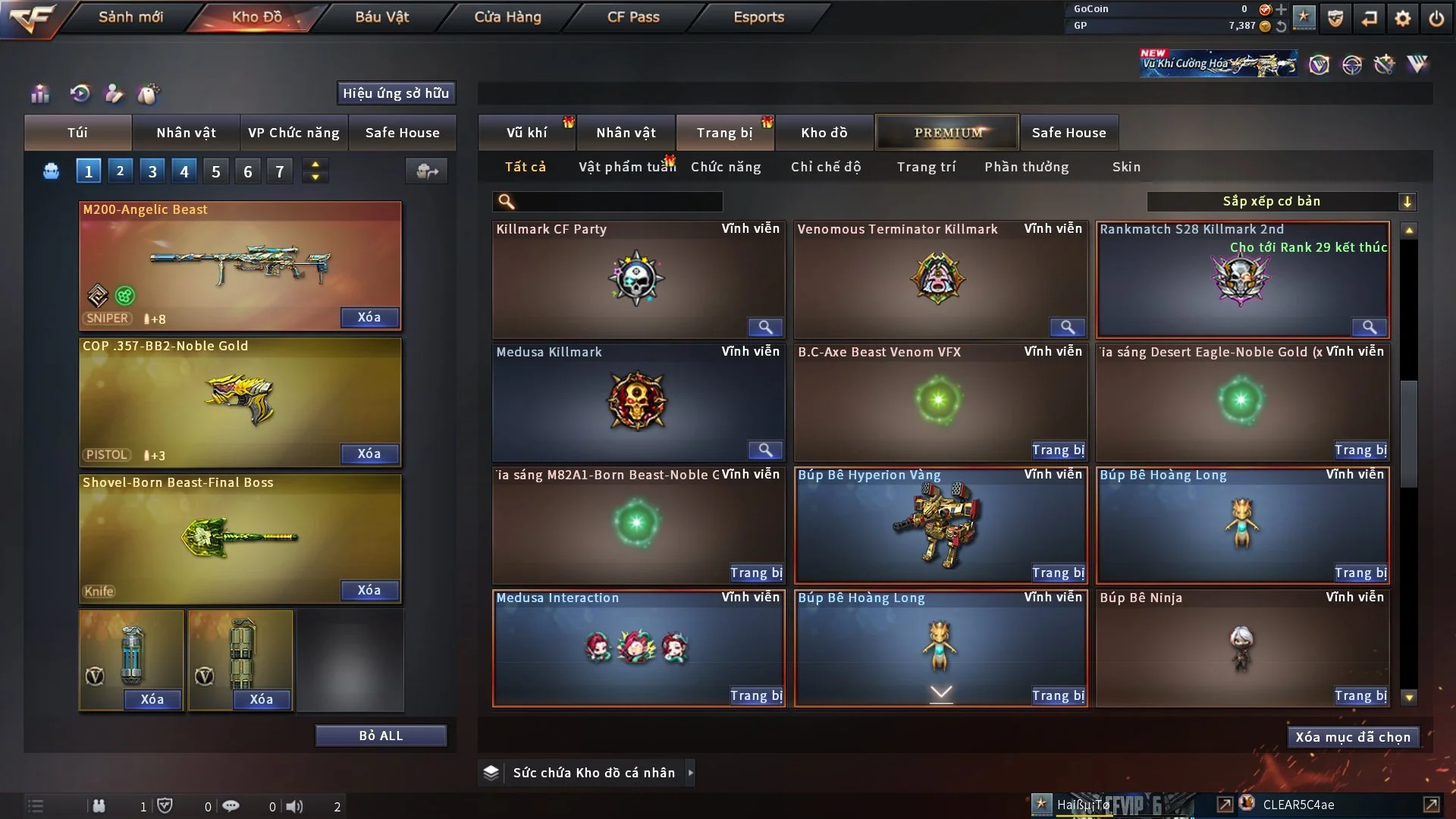Image resolution: width=1456 pixels, height=819 pixels.
Task: Expand Sức chứa Kho đồ cá nhân
Action: click(x=690, y=773)
